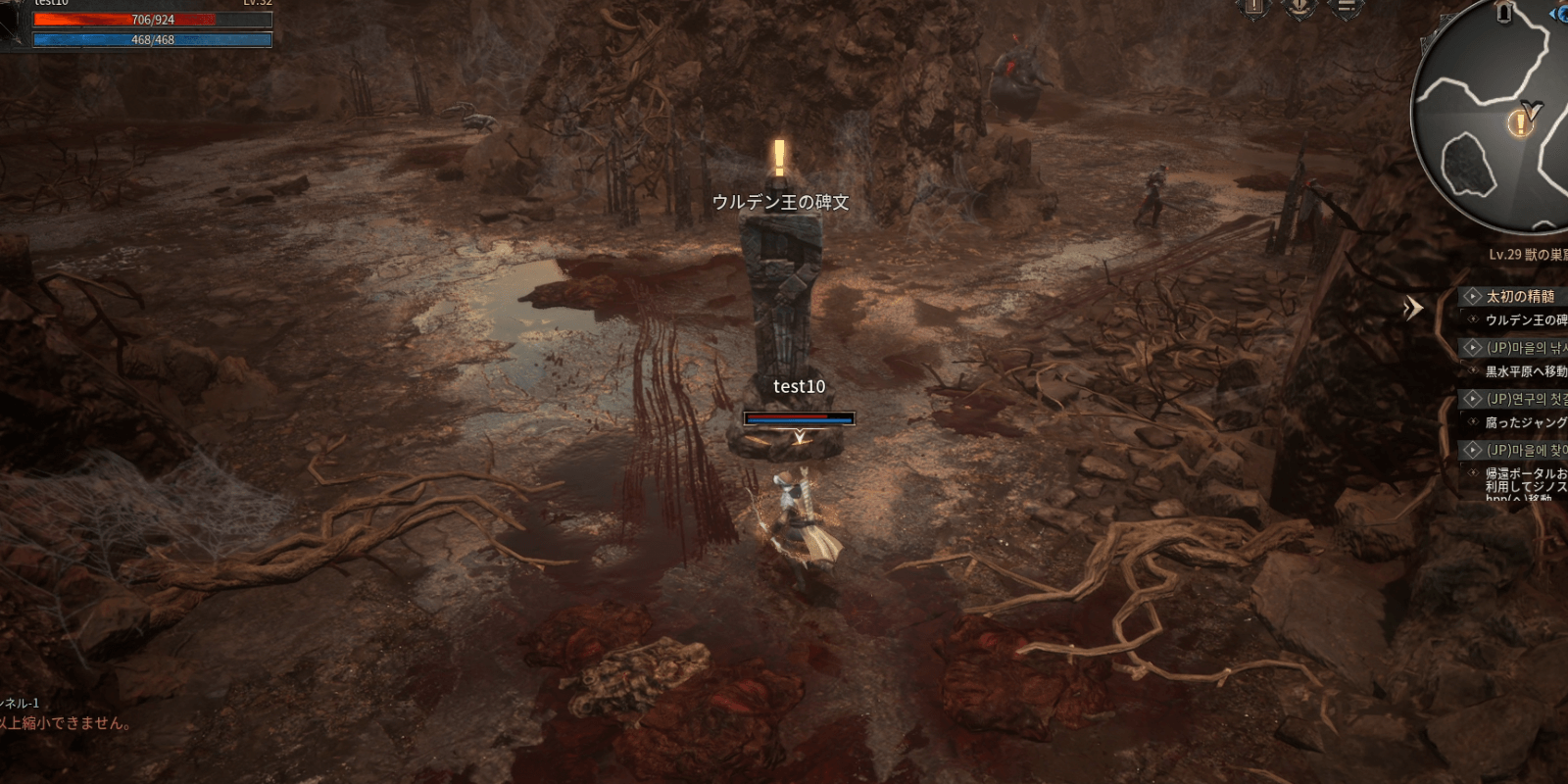Click the doorway marker on minimap
Image resolution: width=1568 pixels, height=784 pixels.
pyautogui.click(x=1505, y=13)
